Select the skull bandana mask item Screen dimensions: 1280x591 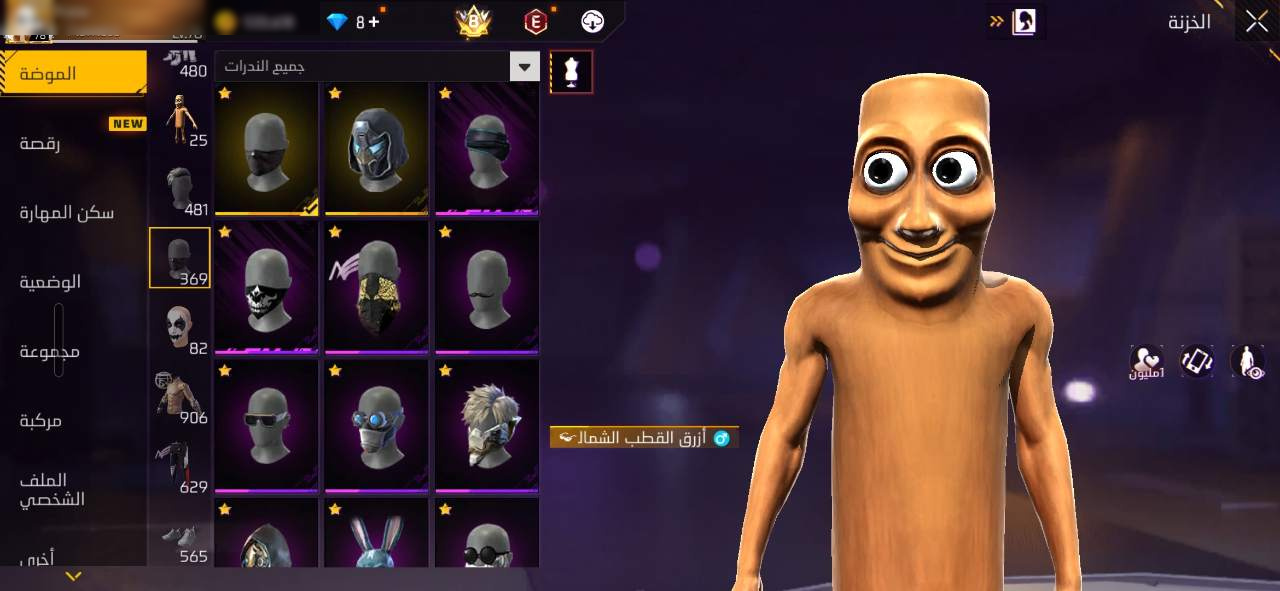[266, 286]
